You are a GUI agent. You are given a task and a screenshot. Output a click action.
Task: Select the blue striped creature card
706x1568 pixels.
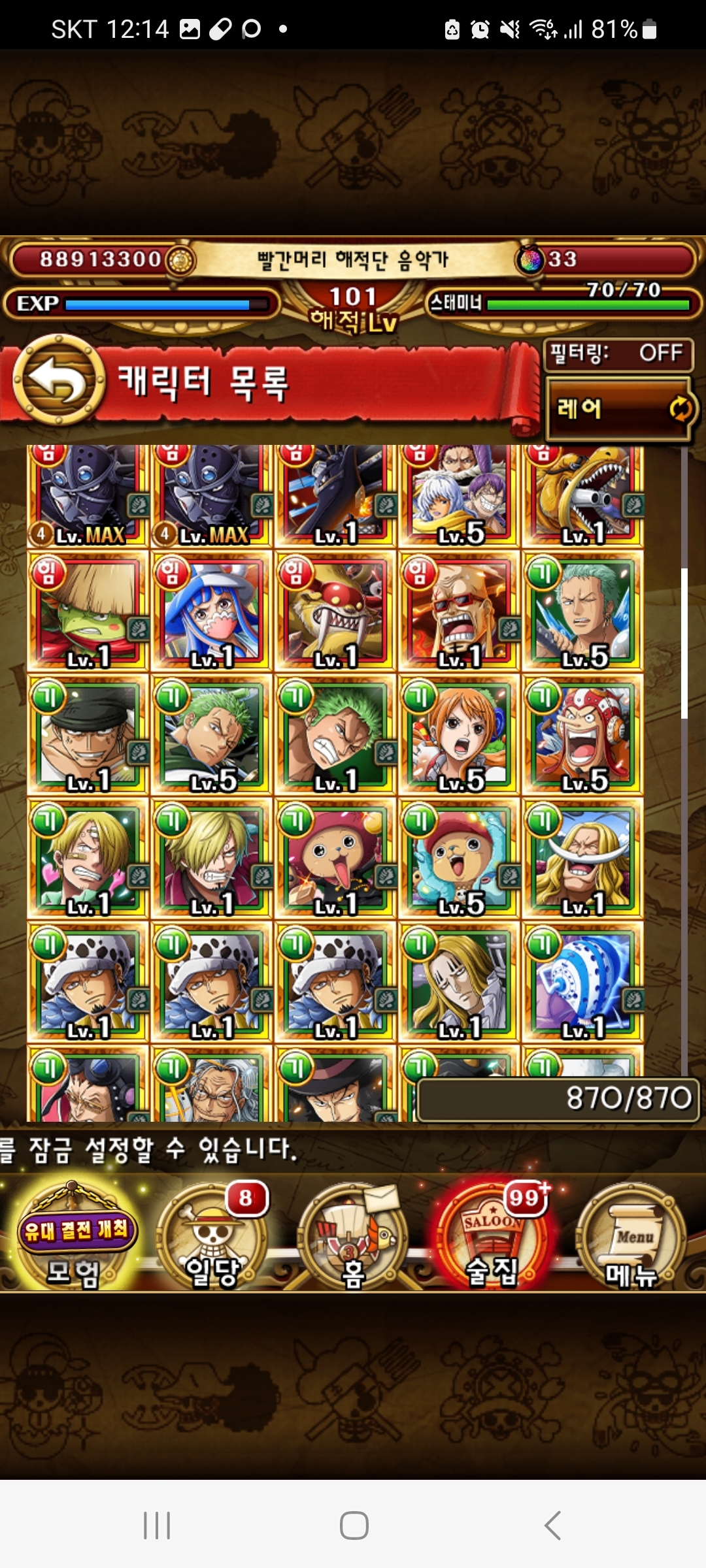(x=582, y=983)
